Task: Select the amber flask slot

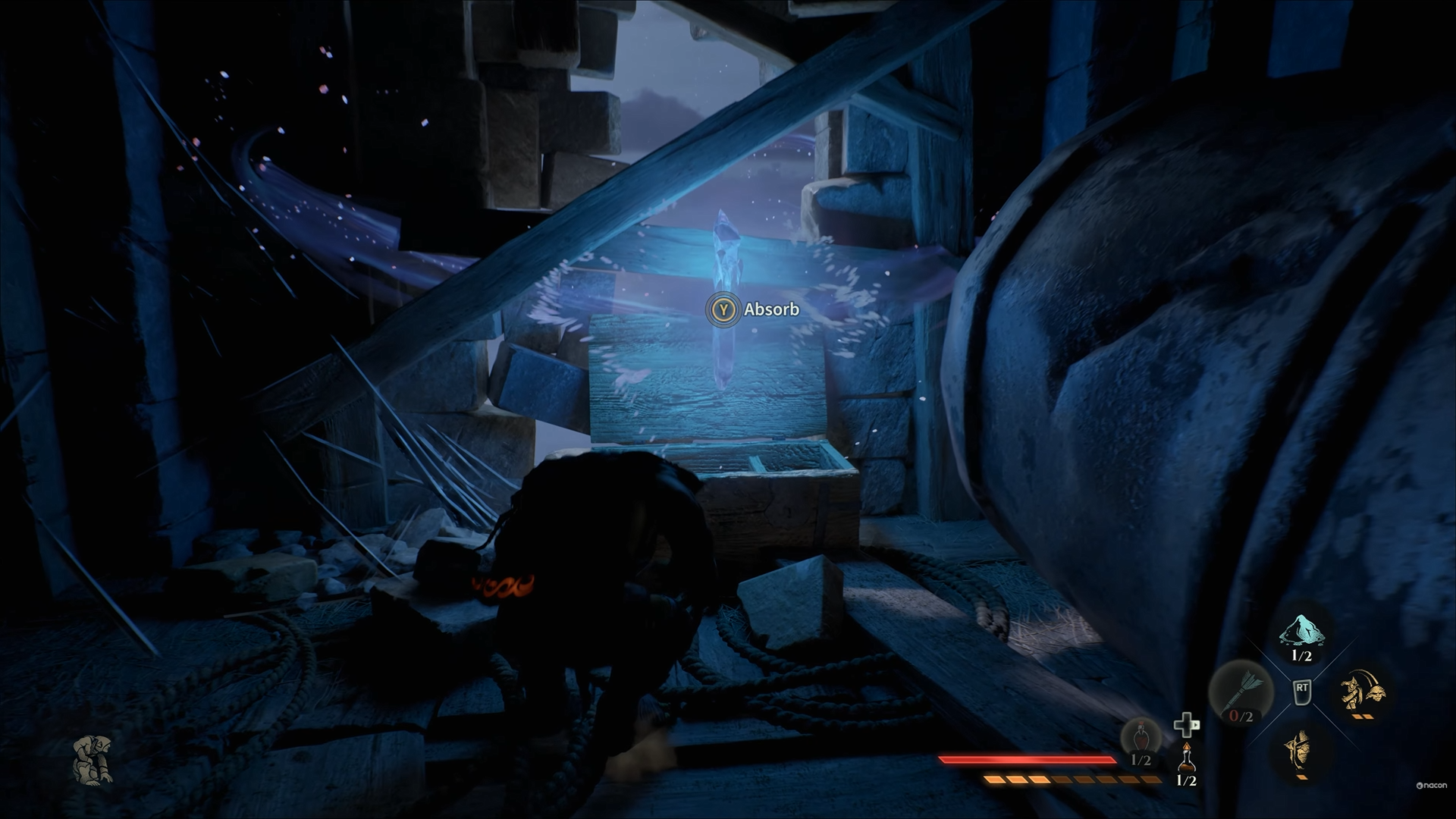Action: 1186,757
